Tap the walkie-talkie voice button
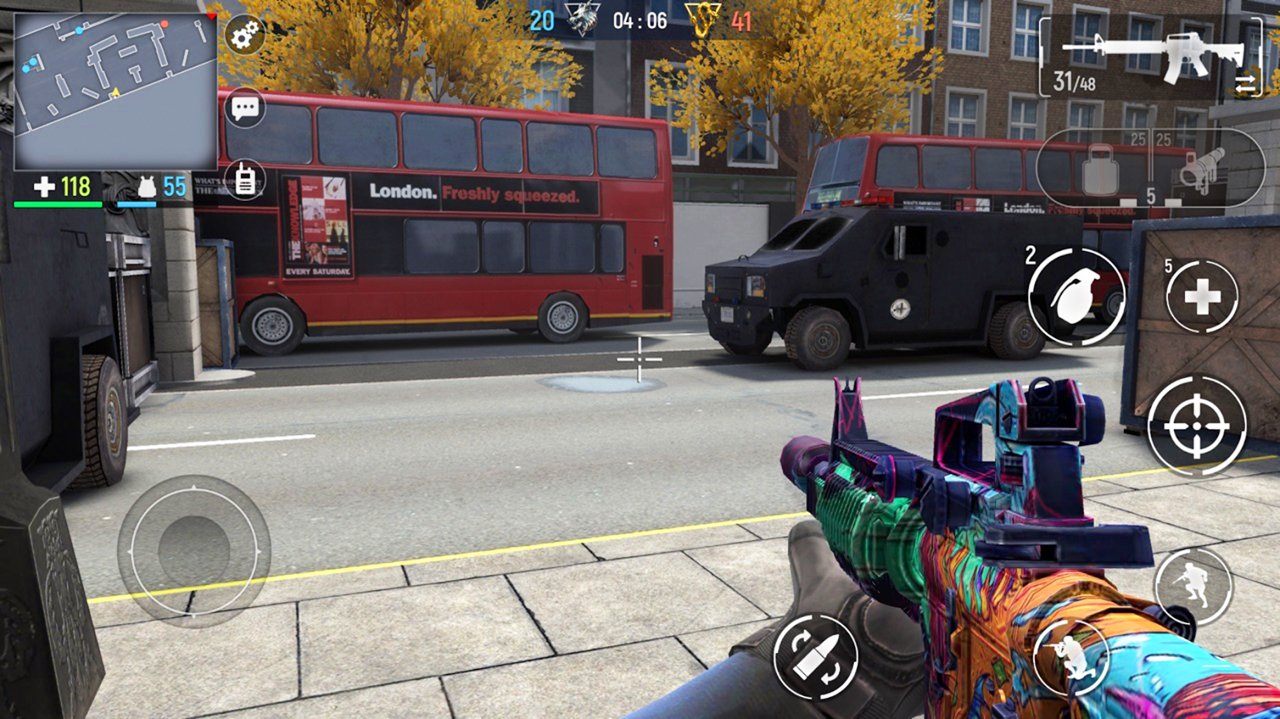 (x=245, y=180)
